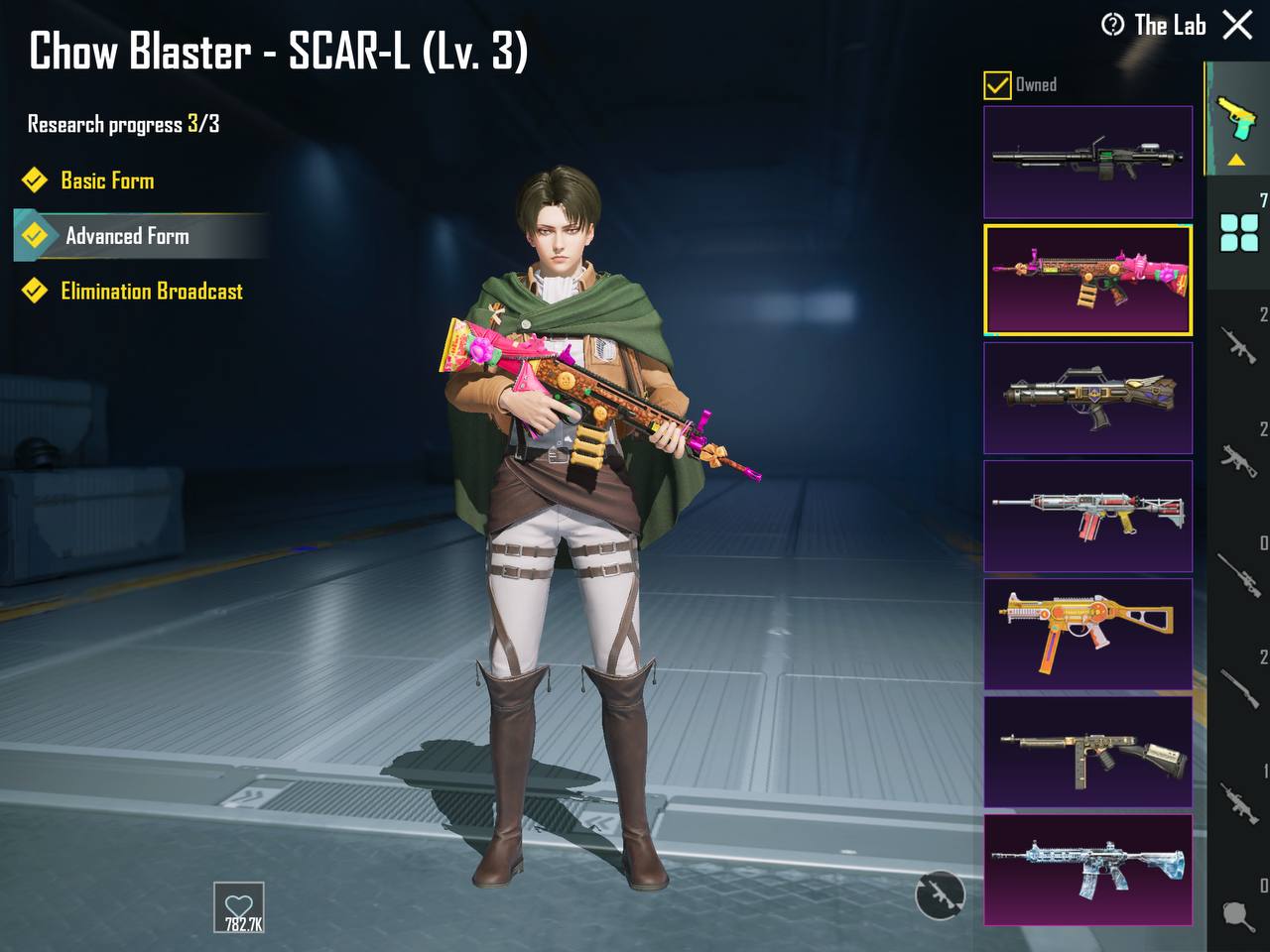Switch to the all-categories grid tab
Screen dimensions: 1270x952
point(1239,234)
